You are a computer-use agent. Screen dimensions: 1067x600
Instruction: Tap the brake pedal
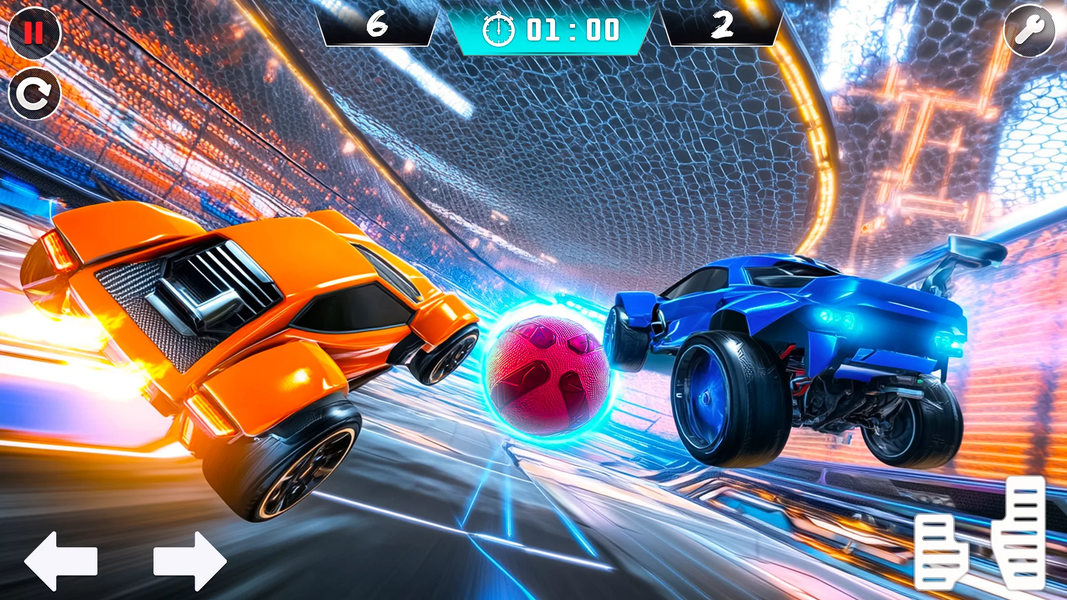click(940, 551)
